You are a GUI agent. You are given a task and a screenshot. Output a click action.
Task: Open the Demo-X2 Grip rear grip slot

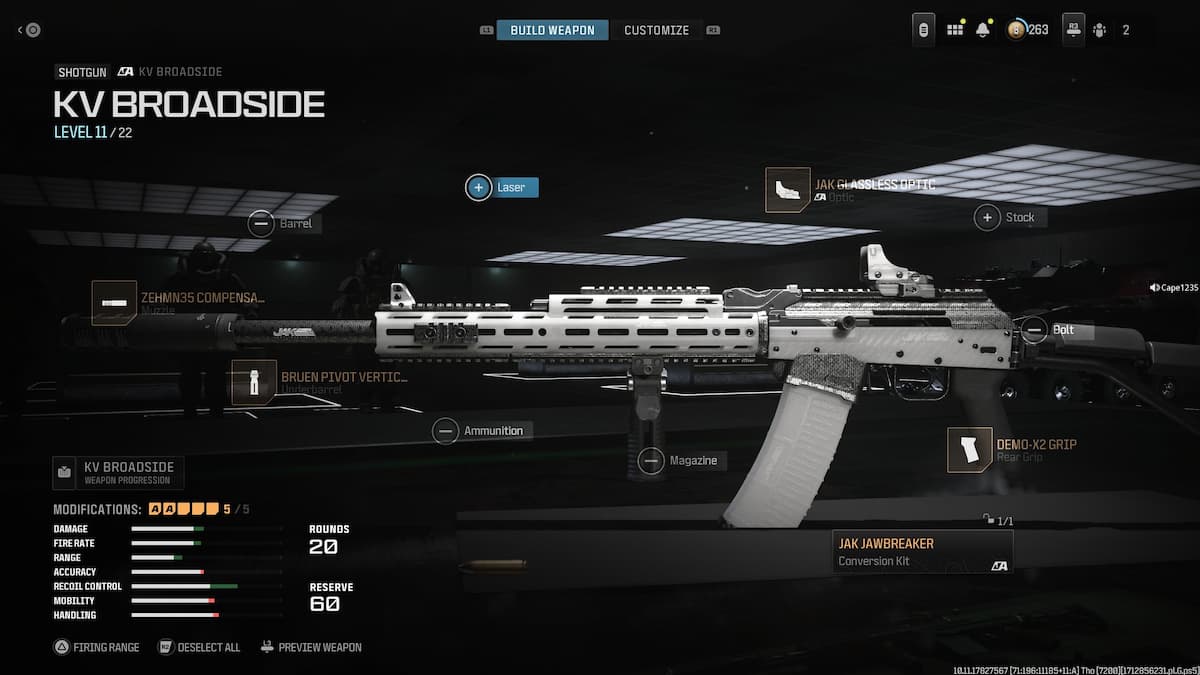(970, 449)
